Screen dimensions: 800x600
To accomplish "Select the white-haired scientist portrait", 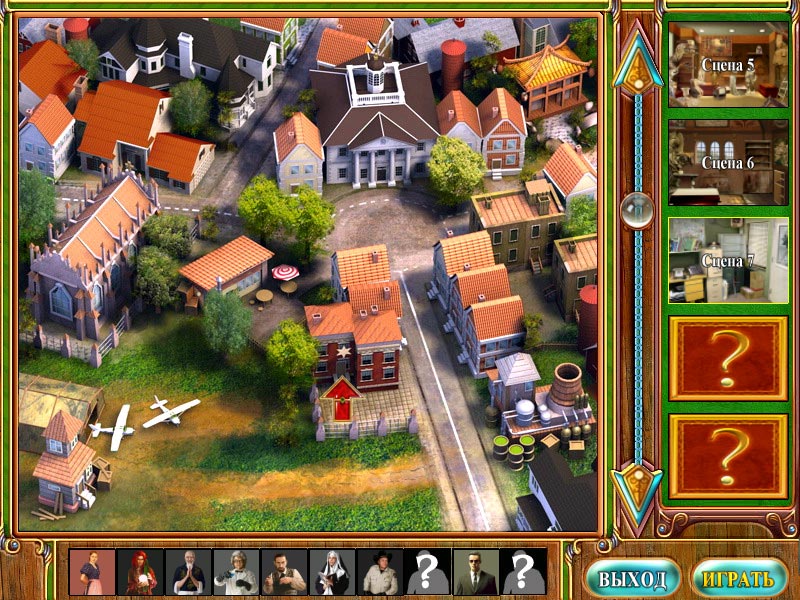I will click(x=237, y=573).
